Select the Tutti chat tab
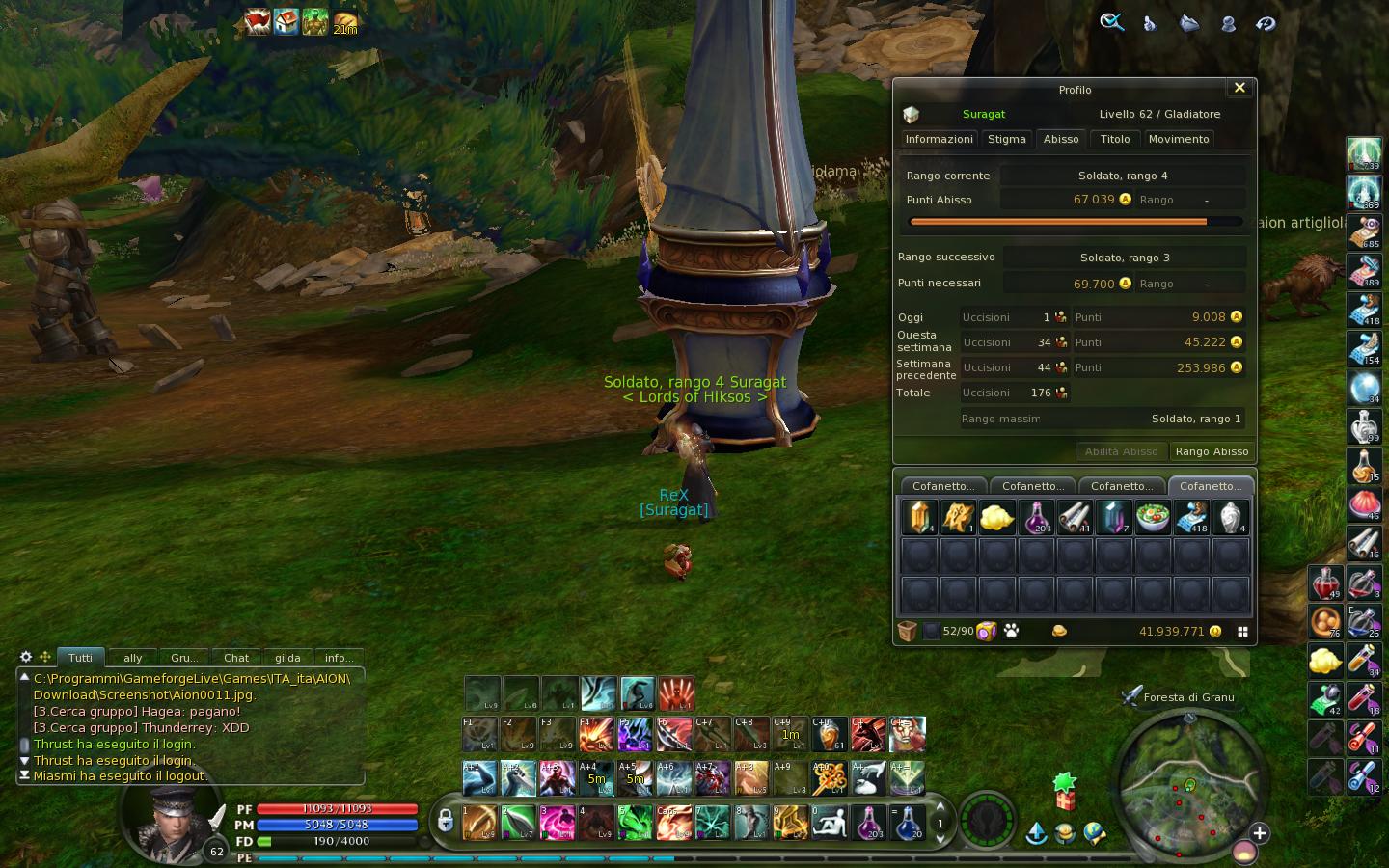This screenshot has height=868, width=1389. point(80,658)
